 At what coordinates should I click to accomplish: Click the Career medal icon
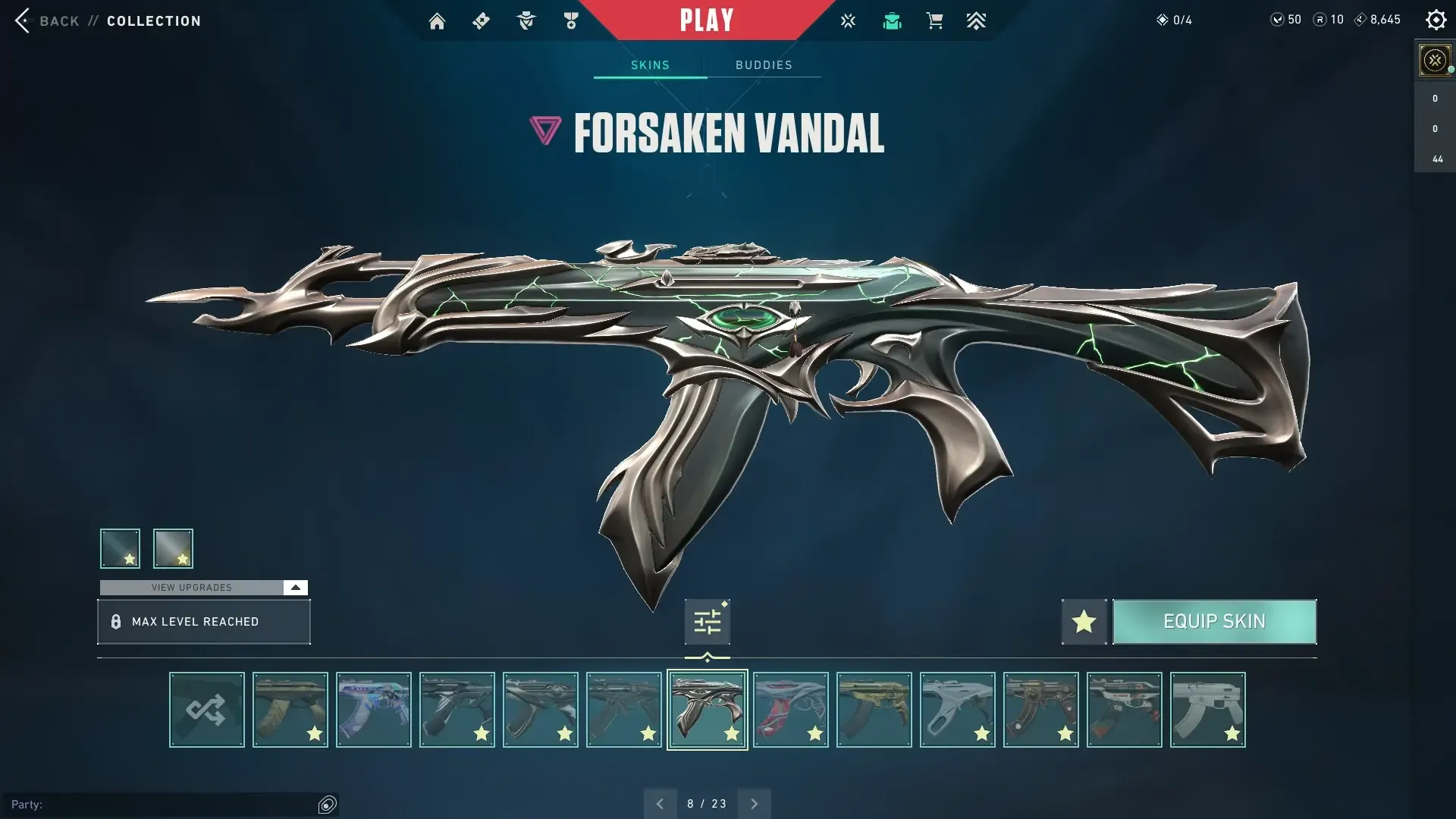tap(570, 20)
